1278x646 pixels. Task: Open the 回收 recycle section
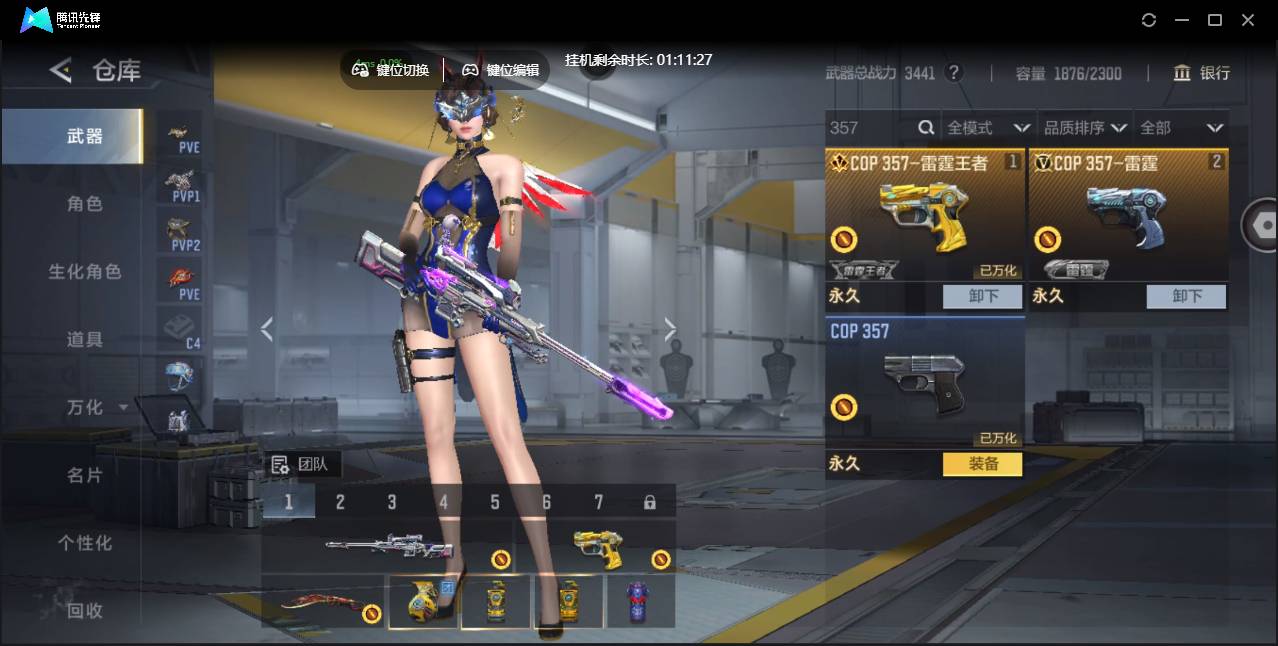85,610
